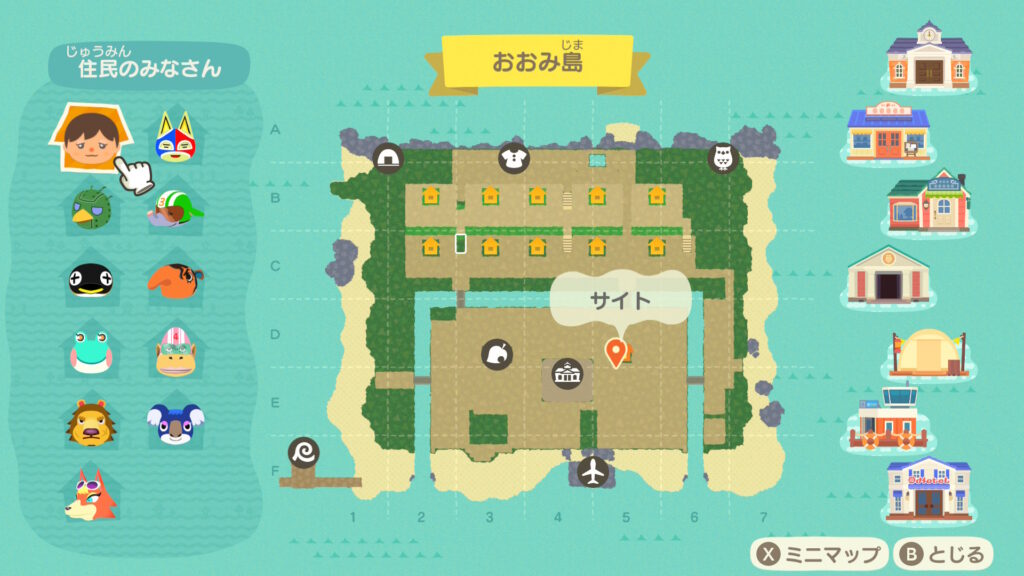Click the airplane marker on the map
This screenshot has height=576, width=1024.
coord(593,471)
